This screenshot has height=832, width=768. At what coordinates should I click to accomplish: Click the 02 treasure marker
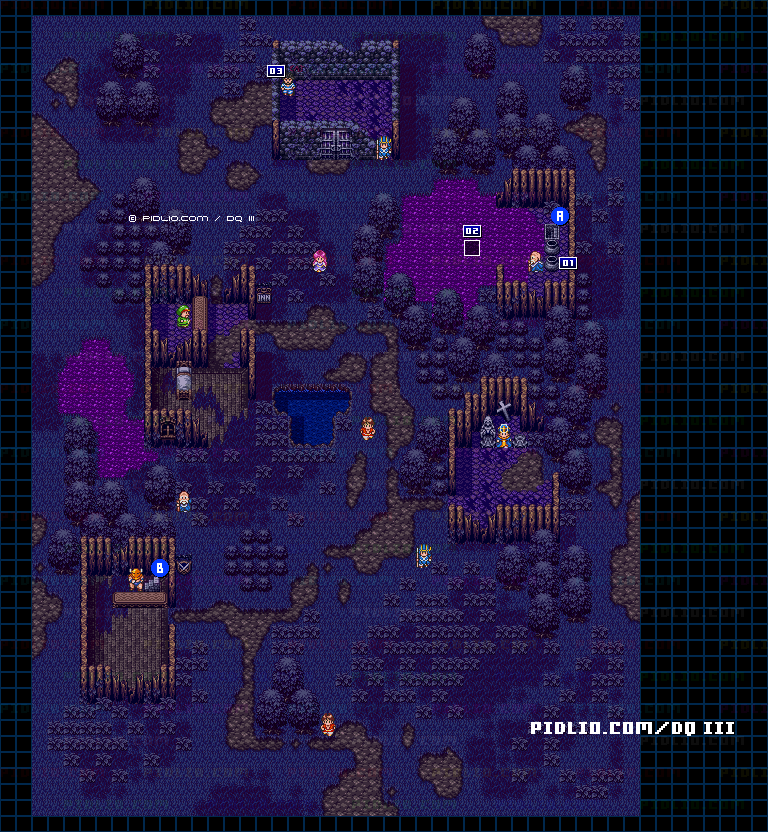472,231
